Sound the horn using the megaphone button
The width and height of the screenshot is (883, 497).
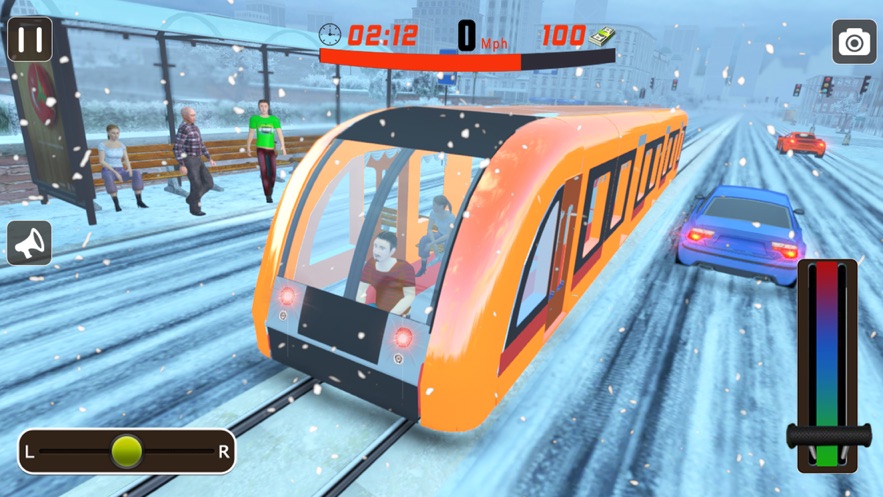tap(30, 243)
